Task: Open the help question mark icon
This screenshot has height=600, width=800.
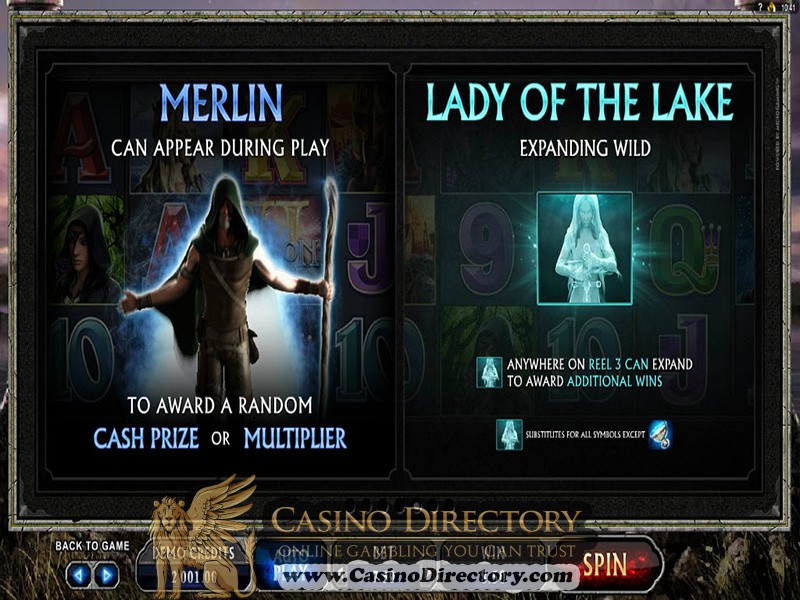Action: pyautogui.click(x=760, y=7)
